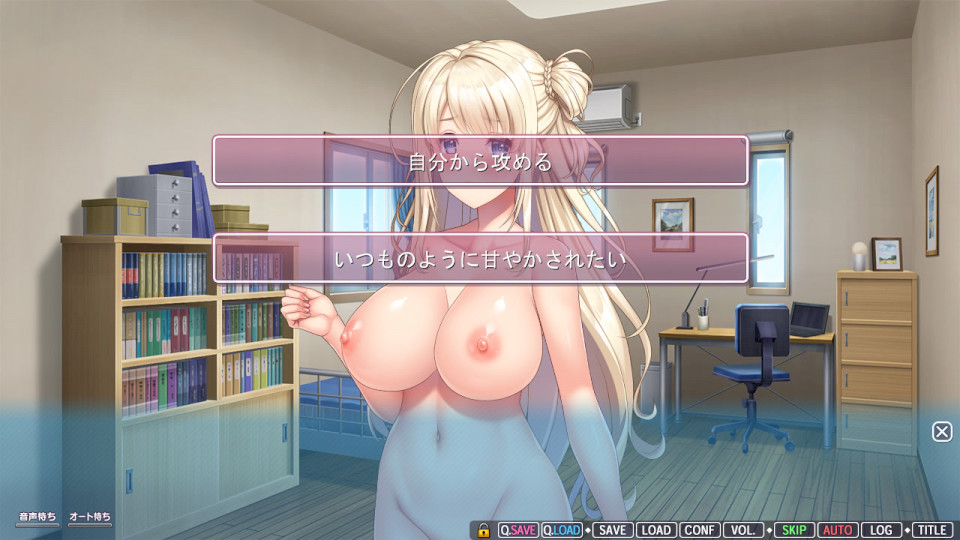Open the CONF settings screen

pyautogui.click(x=700, y=530)
